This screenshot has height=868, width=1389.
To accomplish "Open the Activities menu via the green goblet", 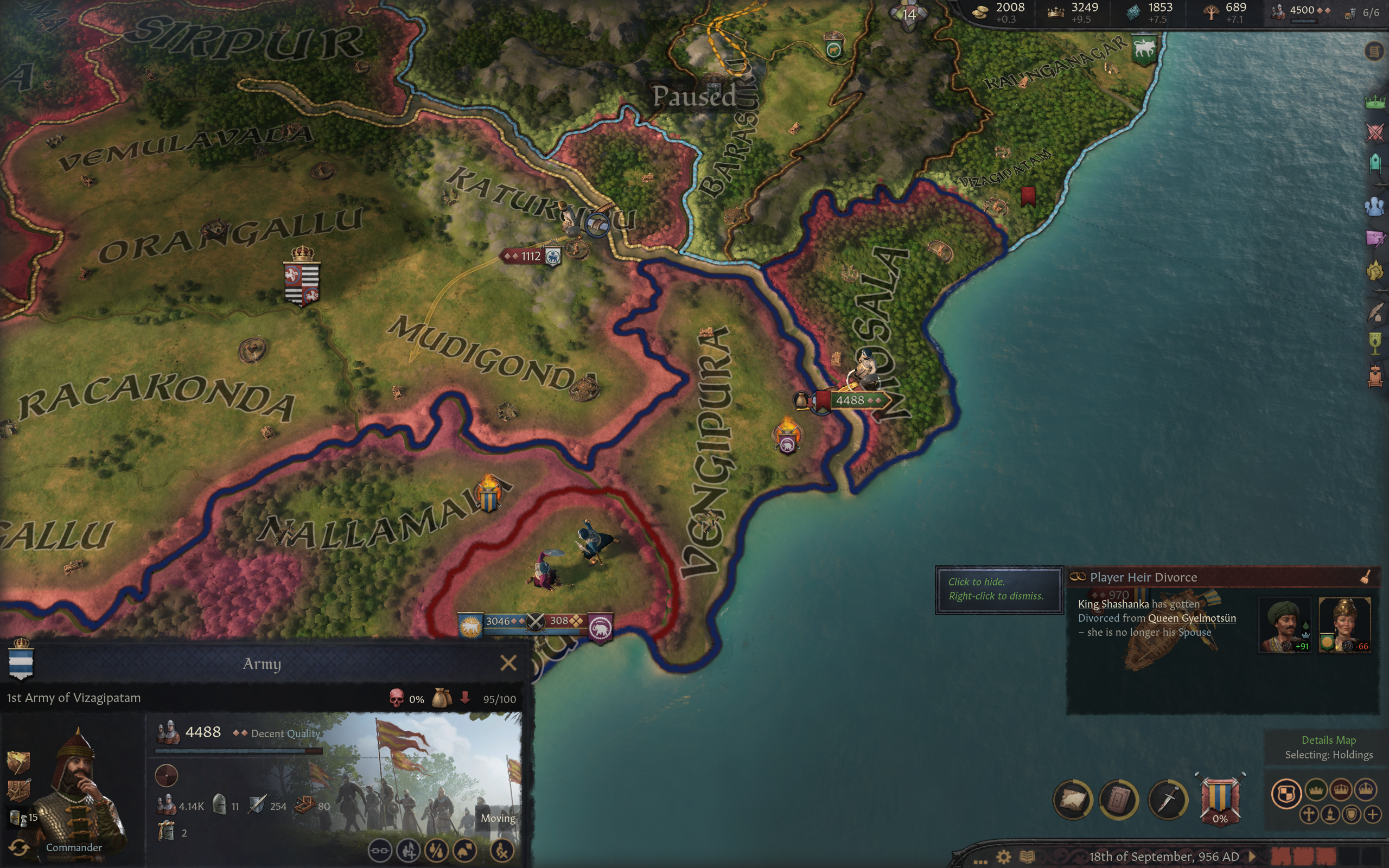I will 1375,344.
